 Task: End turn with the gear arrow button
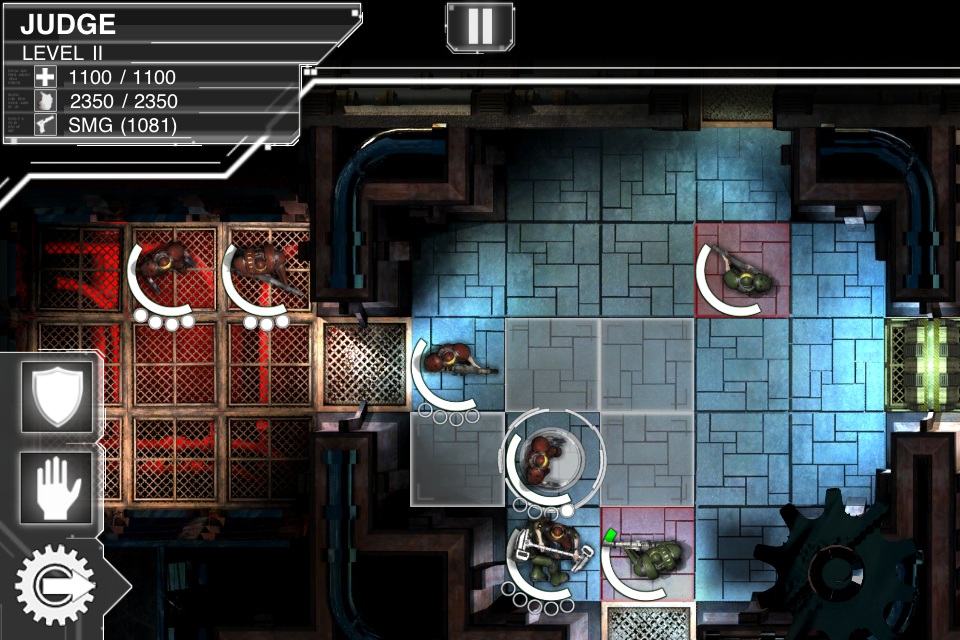click(x=55, y=584)
